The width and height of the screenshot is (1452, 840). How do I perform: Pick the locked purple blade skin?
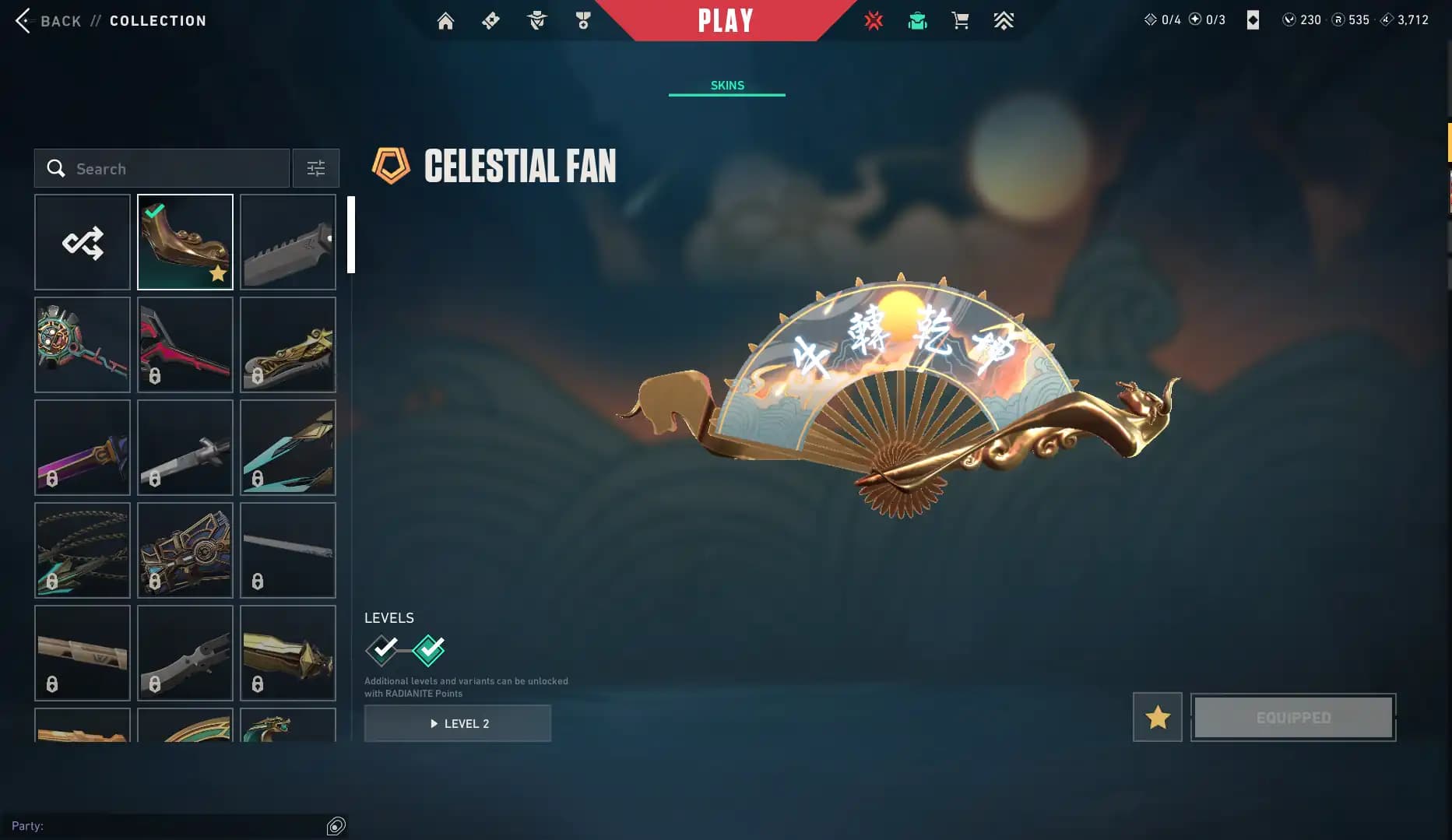pyautogui.click(x=83, y=448)
